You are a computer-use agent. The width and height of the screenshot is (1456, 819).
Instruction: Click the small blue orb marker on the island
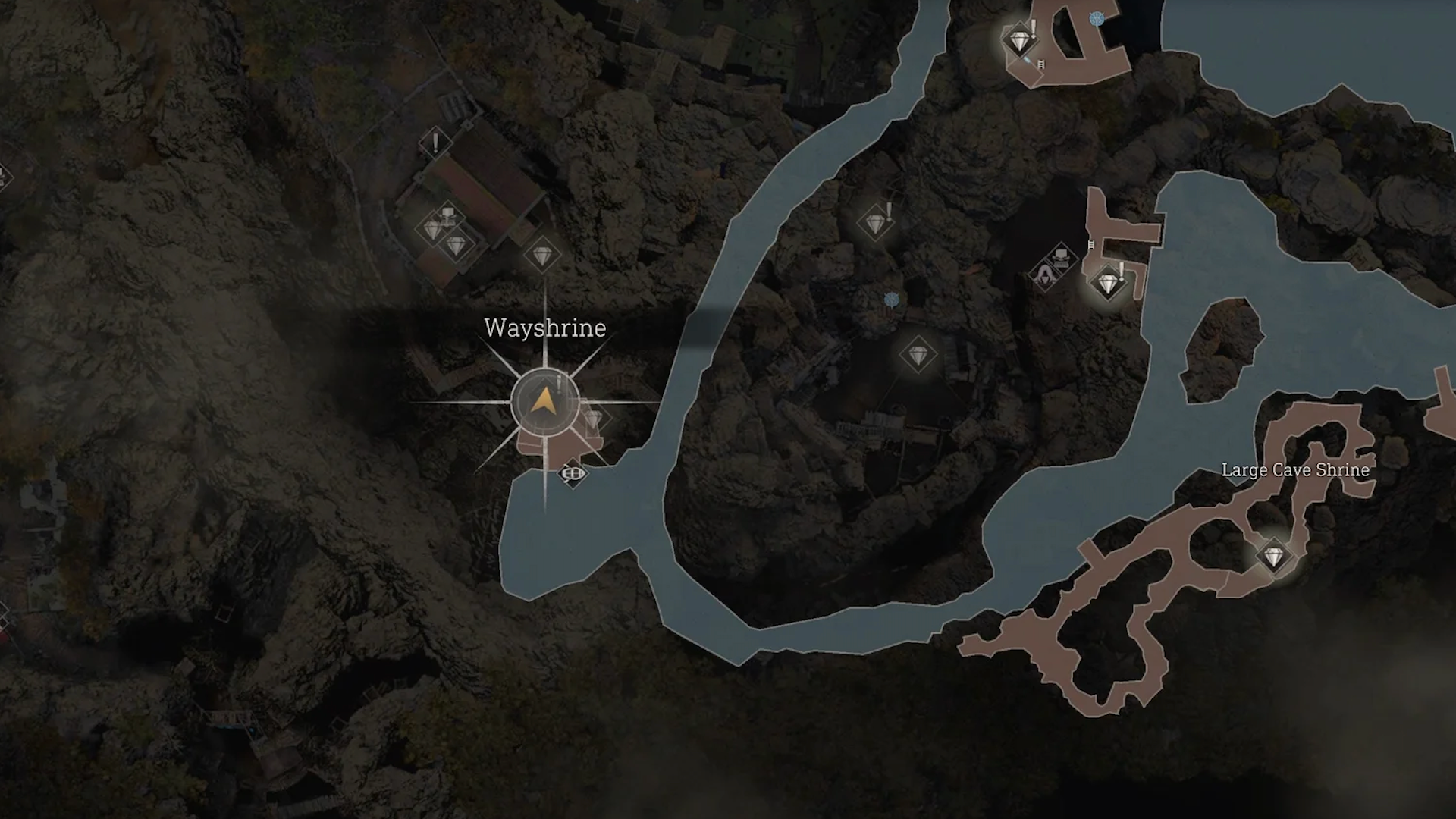point(891,300)
